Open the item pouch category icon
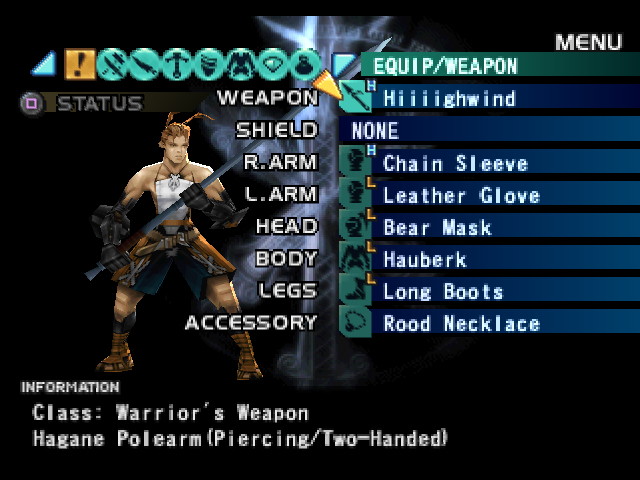The image size is (640, 480). pos(304,64)
